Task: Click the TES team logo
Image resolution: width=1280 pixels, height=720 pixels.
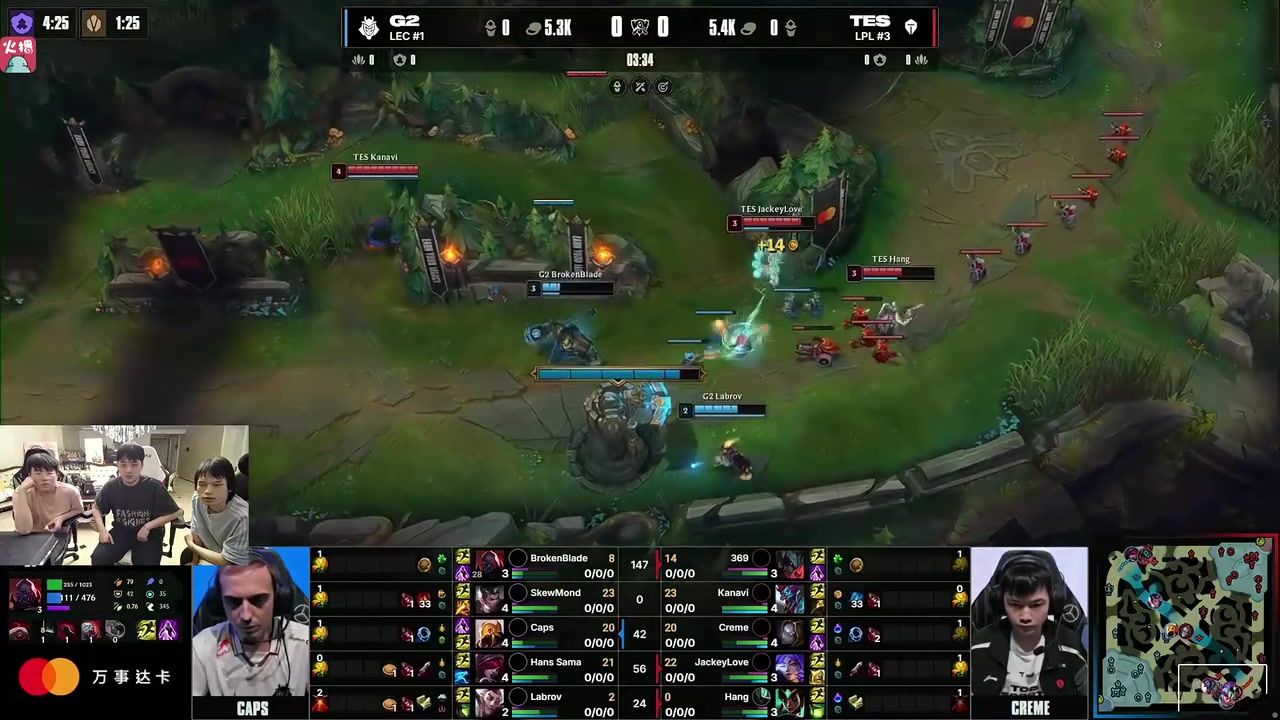Action: point(910,28)
